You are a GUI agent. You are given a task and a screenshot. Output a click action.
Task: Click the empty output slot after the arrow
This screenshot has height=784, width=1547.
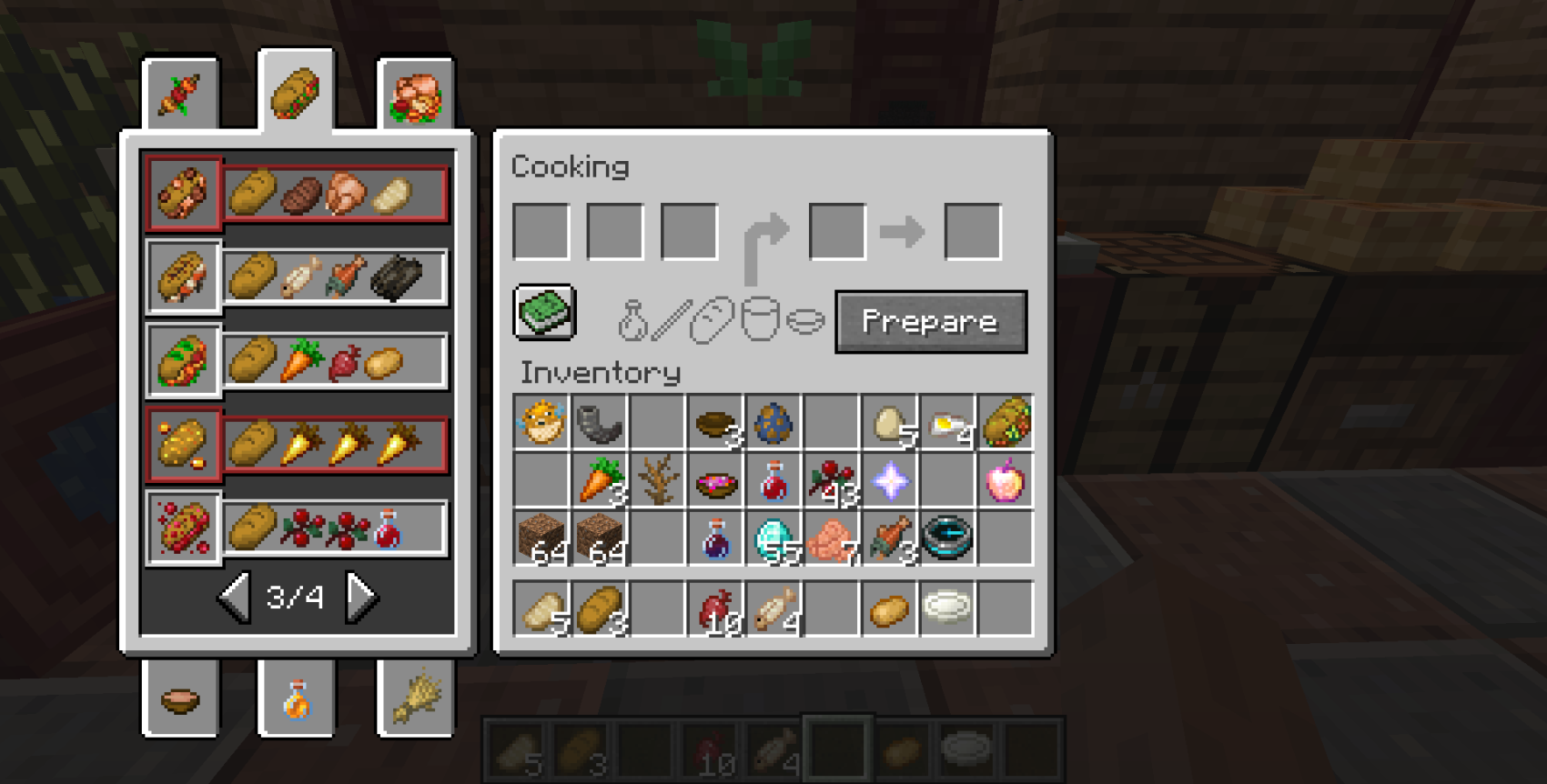pos(972,230)
